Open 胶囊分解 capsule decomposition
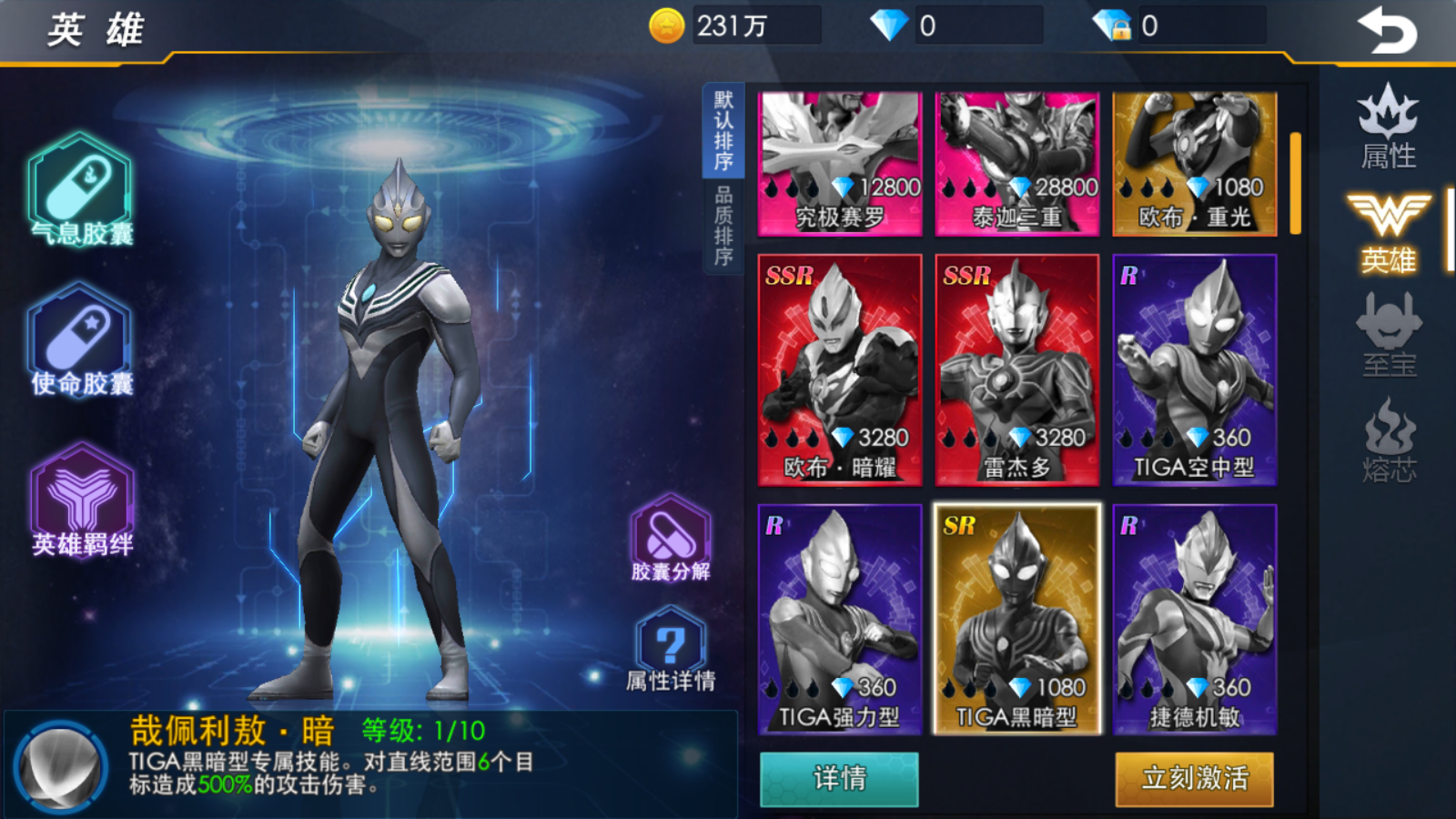 (x=671, y=539)
